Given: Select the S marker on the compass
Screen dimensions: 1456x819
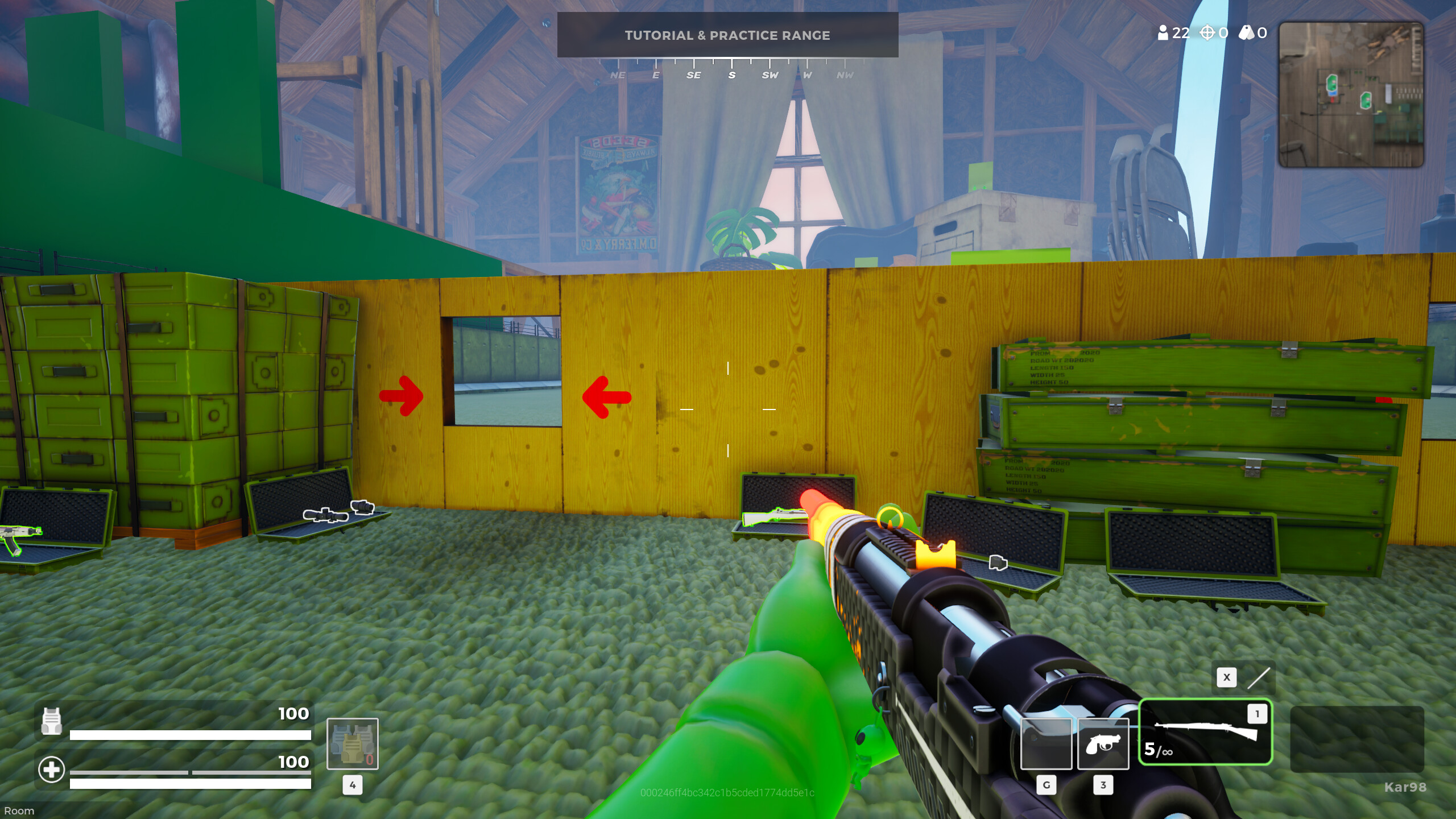Looking at the screenshot, I should point(731,75).
